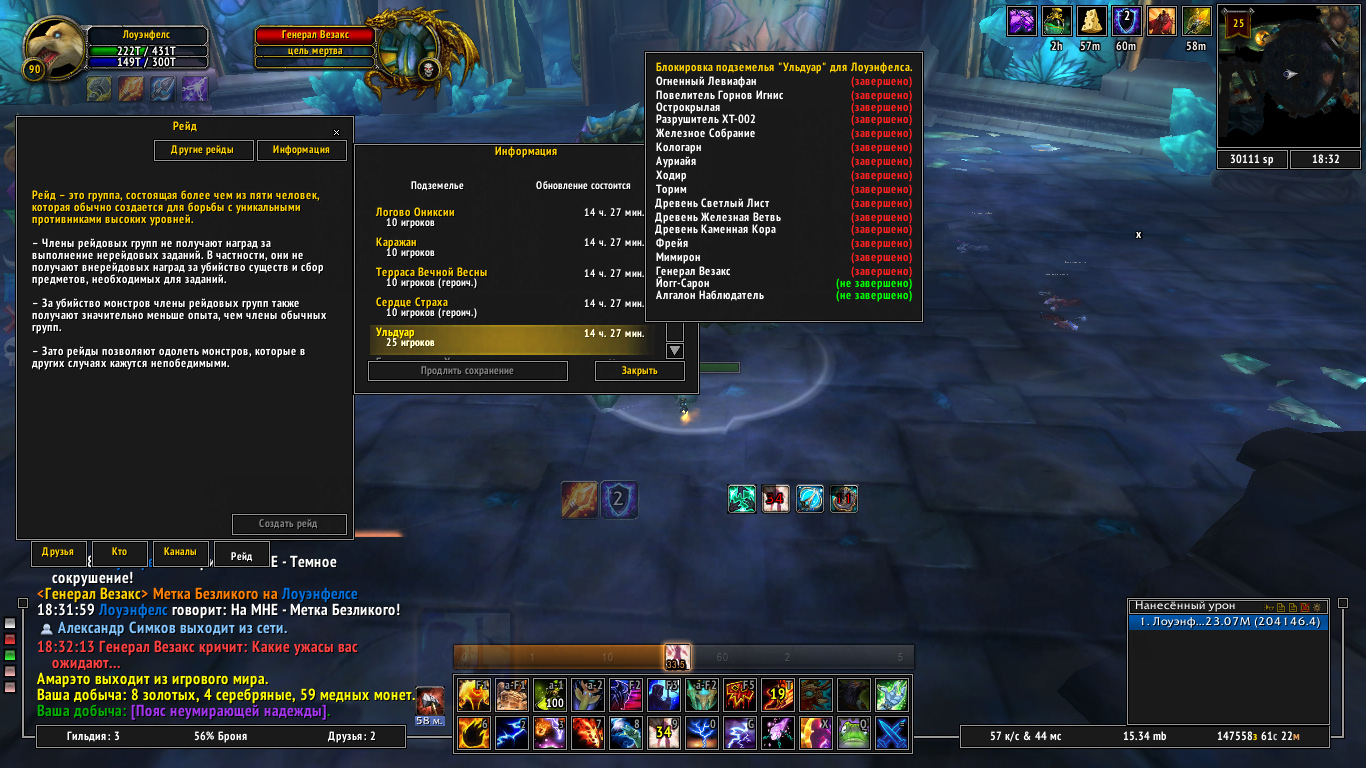Open the "Кто" tab
The width and height of the screenshot is (1366, 768).
120,553
